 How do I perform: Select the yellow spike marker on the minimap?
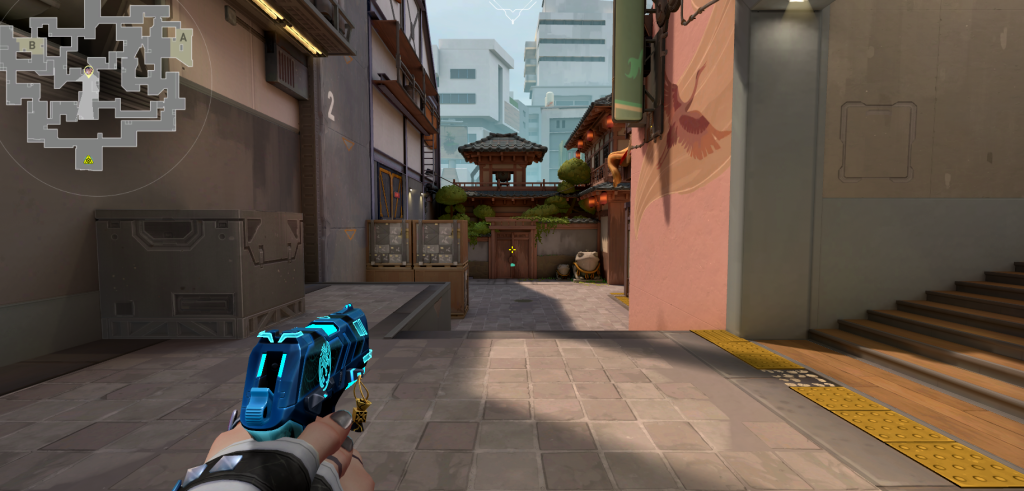coord(89,159)
